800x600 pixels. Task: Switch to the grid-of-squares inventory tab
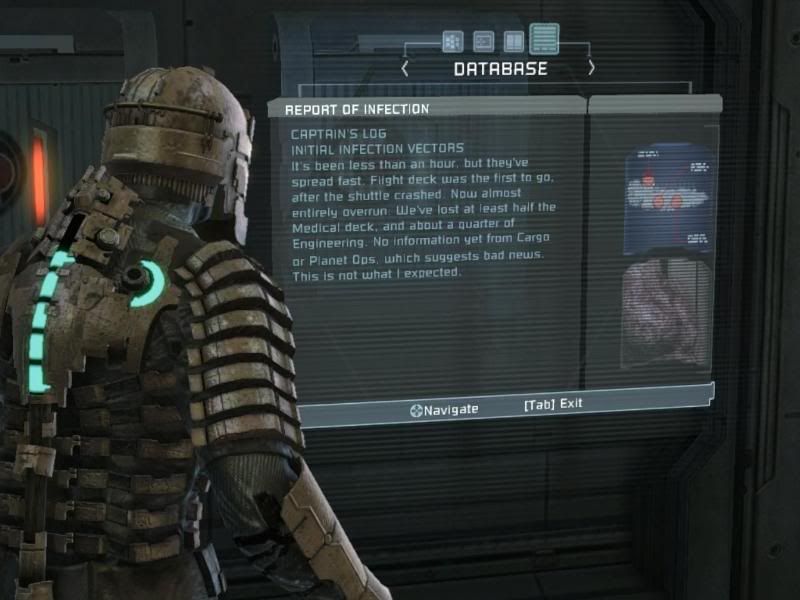pyautogui.click(x=452, y=41)
